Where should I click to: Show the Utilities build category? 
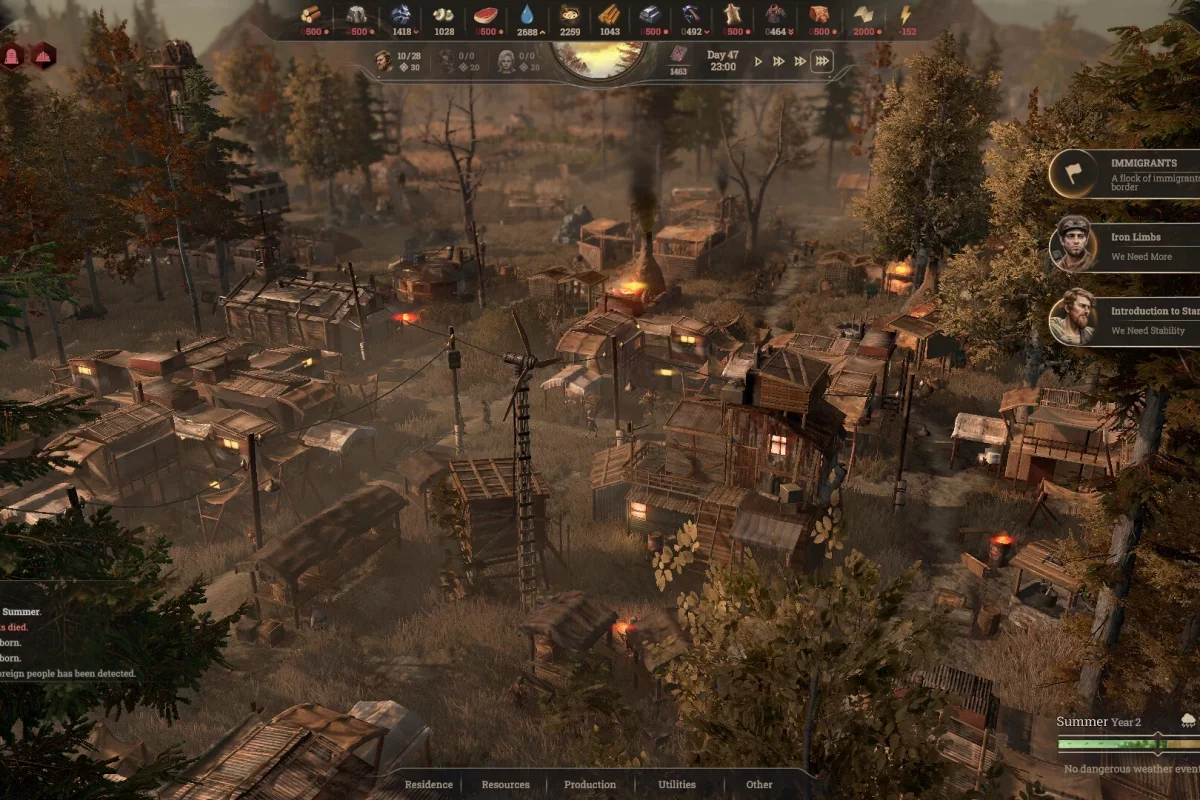coord(677,784)
